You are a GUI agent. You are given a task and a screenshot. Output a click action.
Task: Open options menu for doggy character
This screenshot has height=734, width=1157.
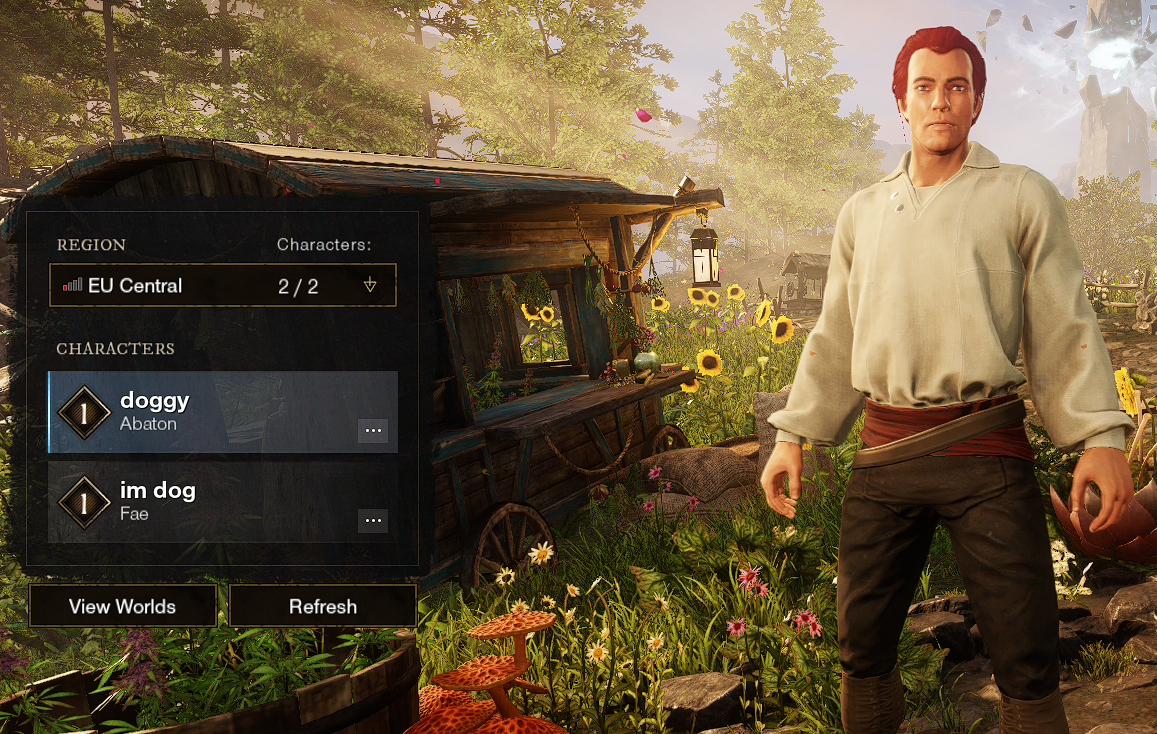[x=373, y=431]
